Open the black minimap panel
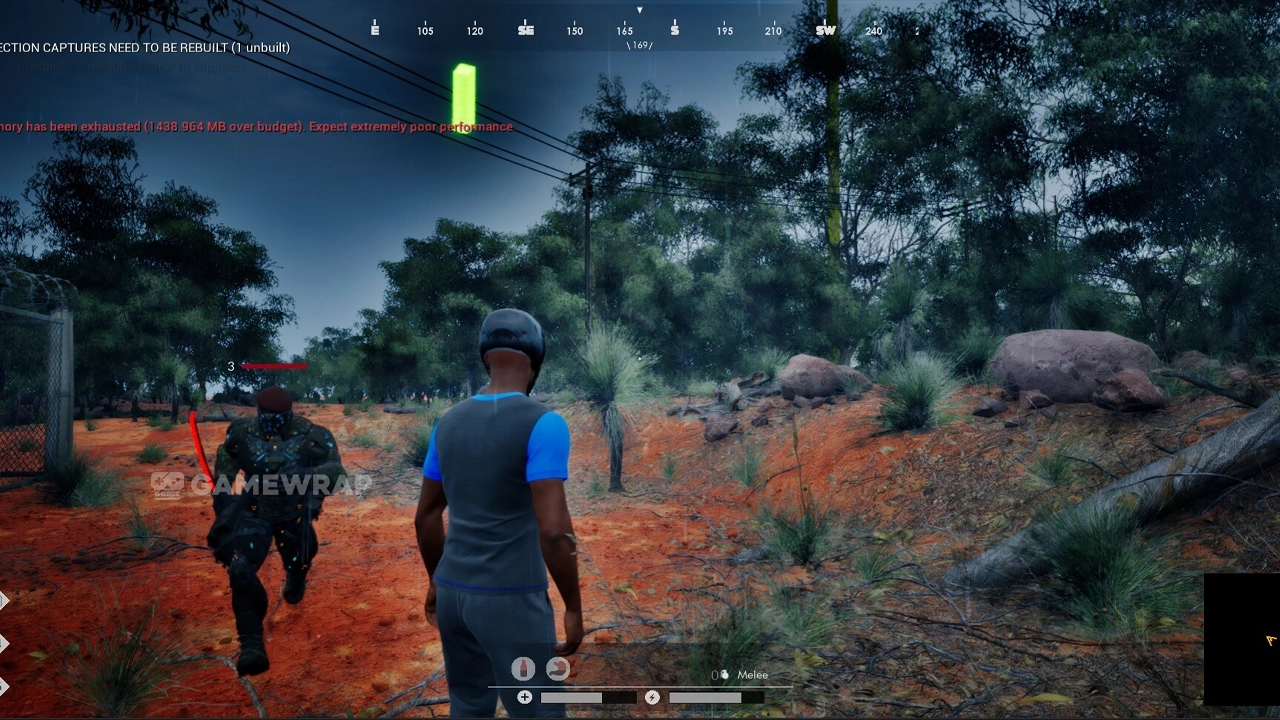 coord(1242,640)
